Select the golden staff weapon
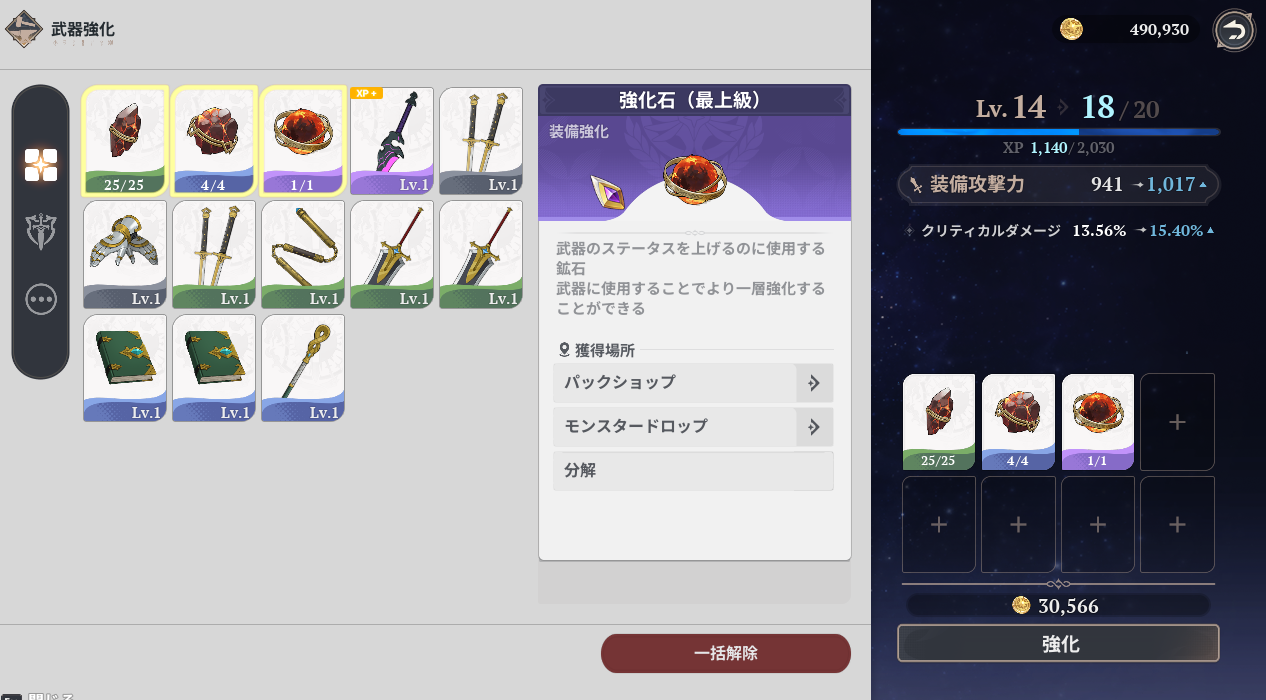The image size is (1266, 700). tap(303, 368)
